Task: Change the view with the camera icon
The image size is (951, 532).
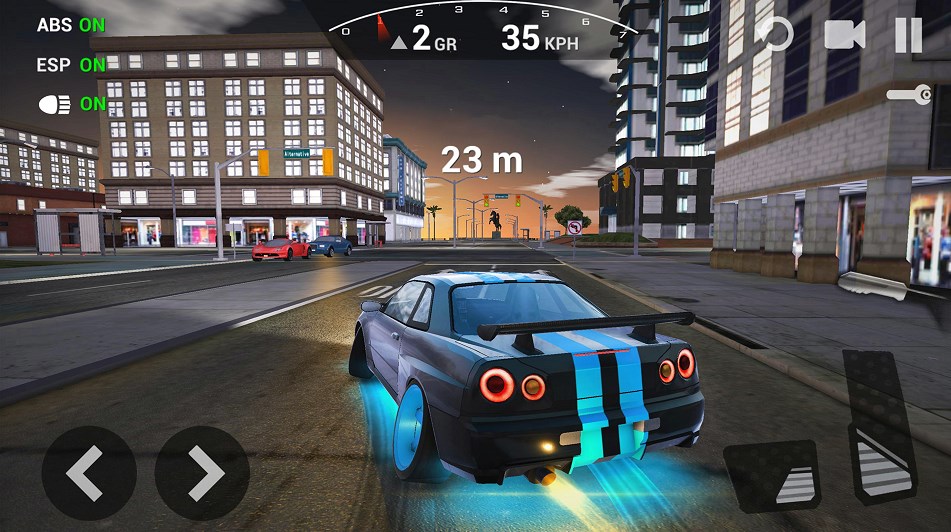Action: coord(844,35)
